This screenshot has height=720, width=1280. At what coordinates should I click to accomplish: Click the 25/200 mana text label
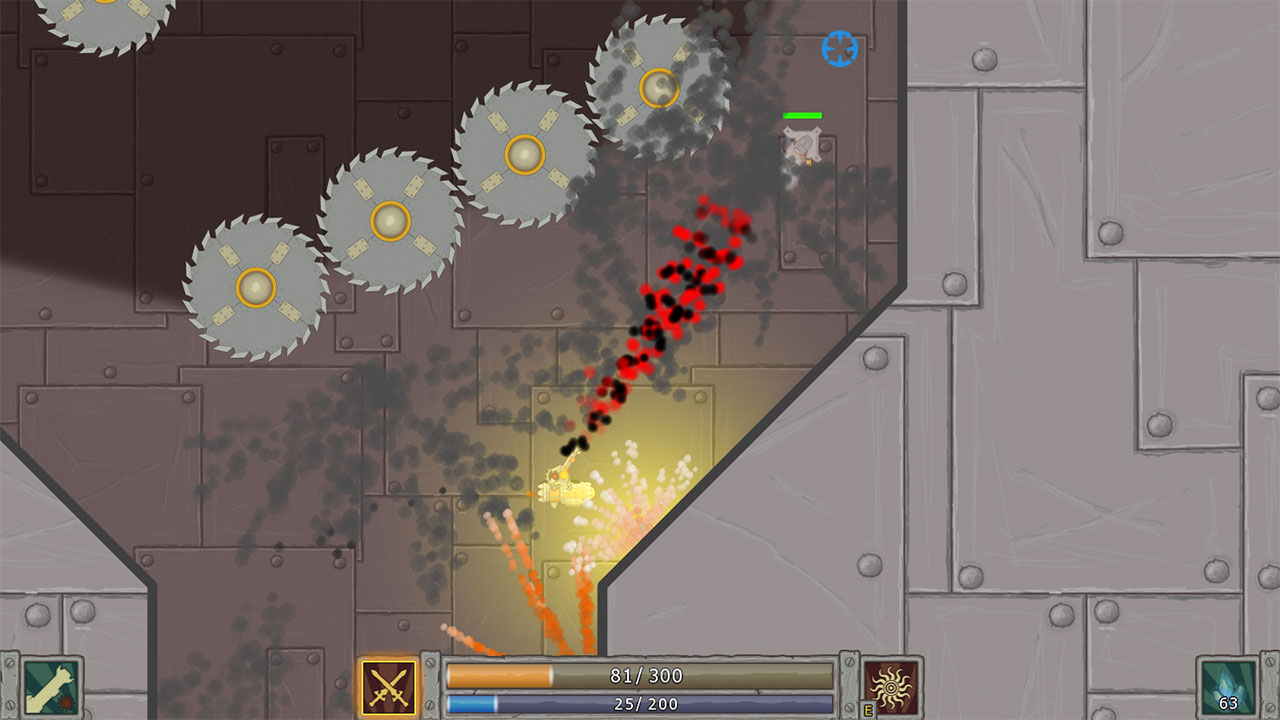(x=648, y=703)
